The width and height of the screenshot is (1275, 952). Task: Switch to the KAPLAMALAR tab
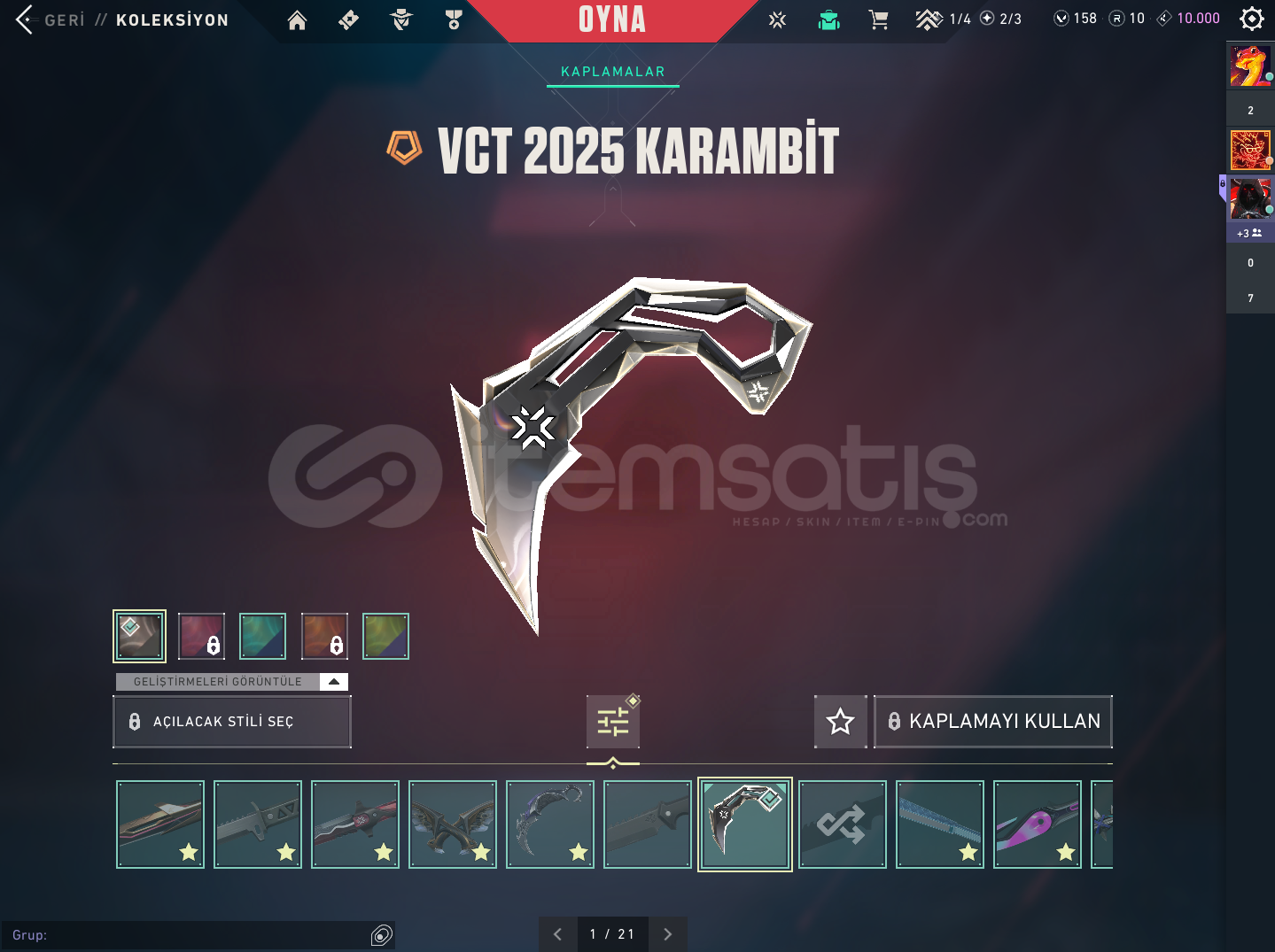click(x=612, y=71)
